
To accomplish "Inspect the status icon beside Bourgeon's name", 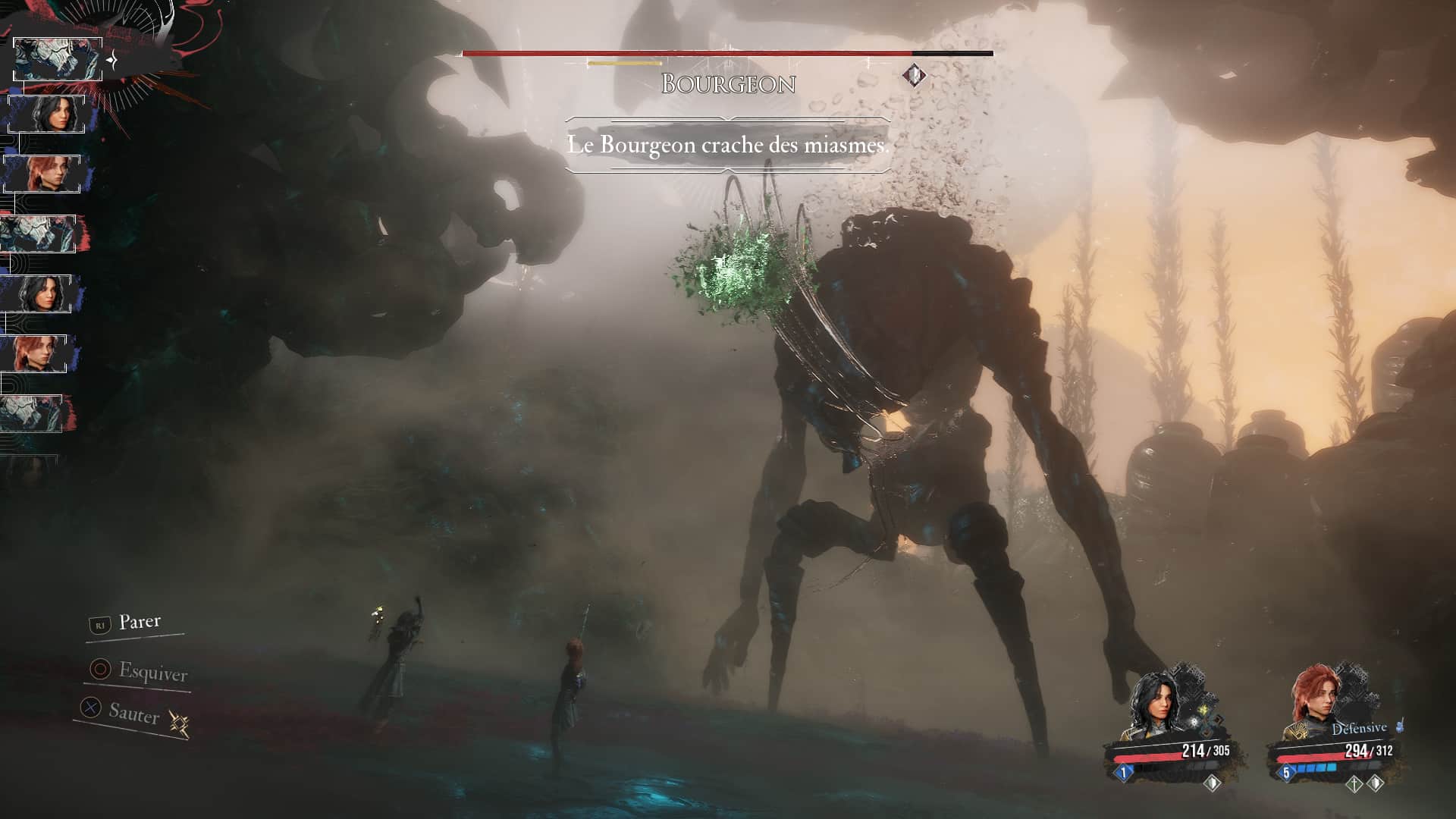I will 915,75.
